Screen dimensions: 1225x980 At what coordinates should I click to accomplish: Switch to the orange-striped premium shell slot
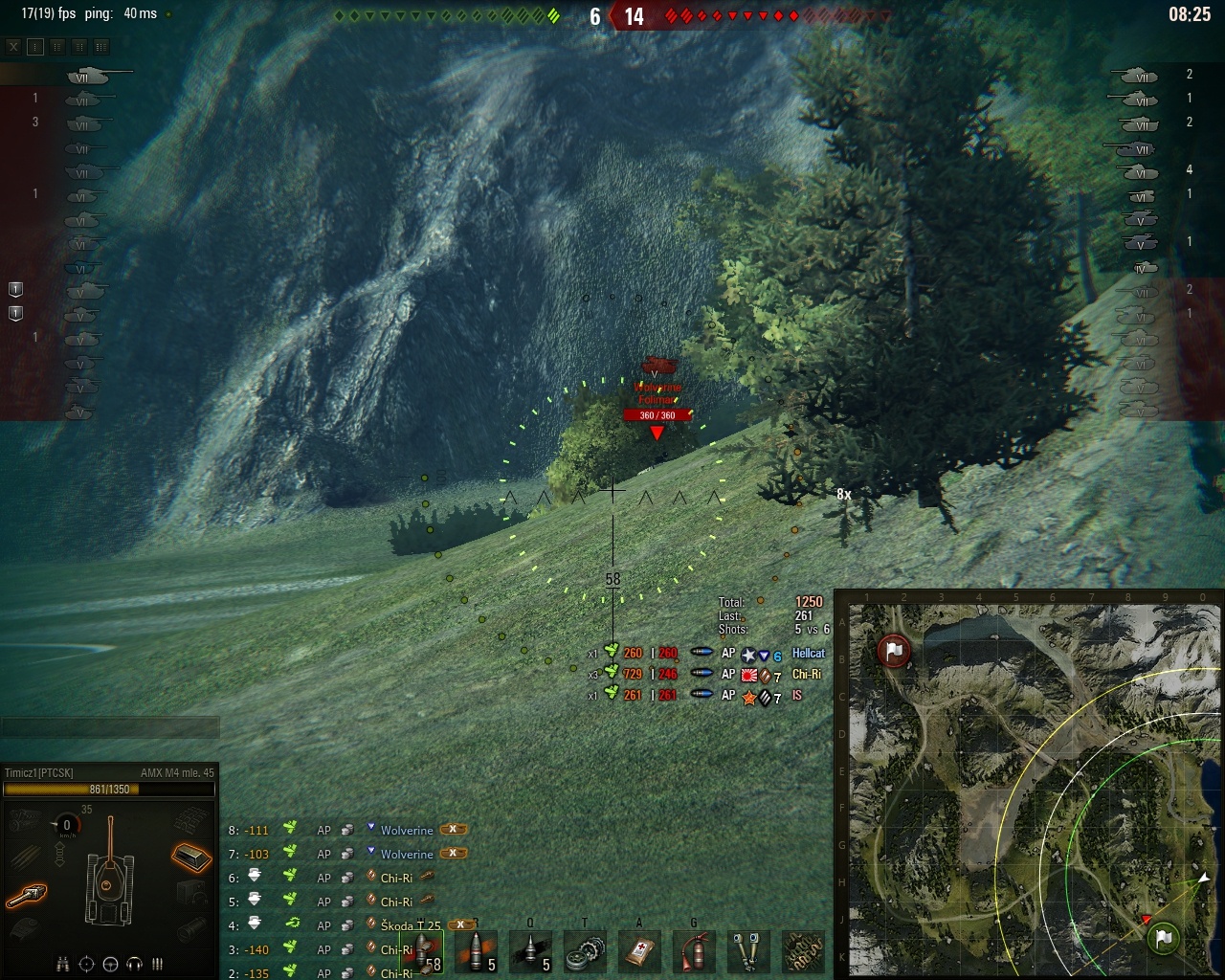tap(477, 950)
